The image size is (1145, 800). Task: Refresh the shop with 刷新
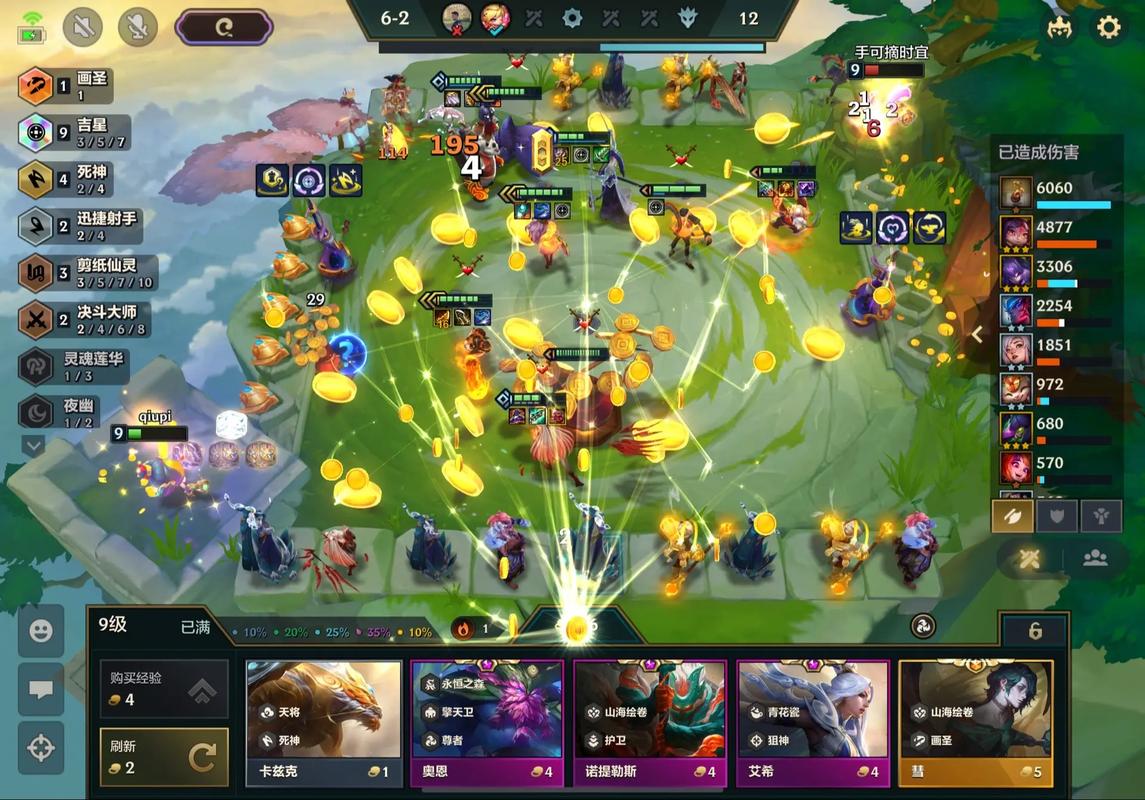click(164, 757)
